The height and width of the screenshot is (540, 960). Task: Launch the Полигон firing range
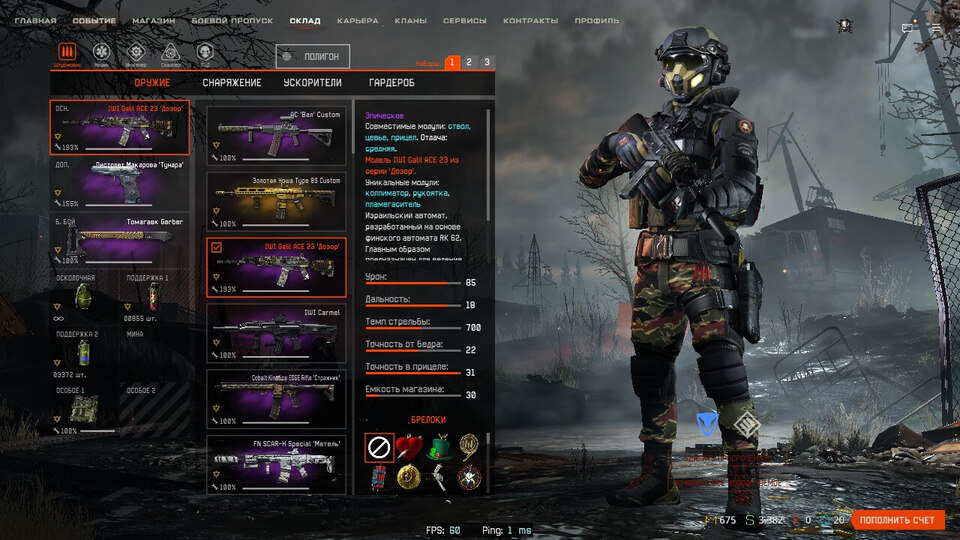[x=313, y=57]
